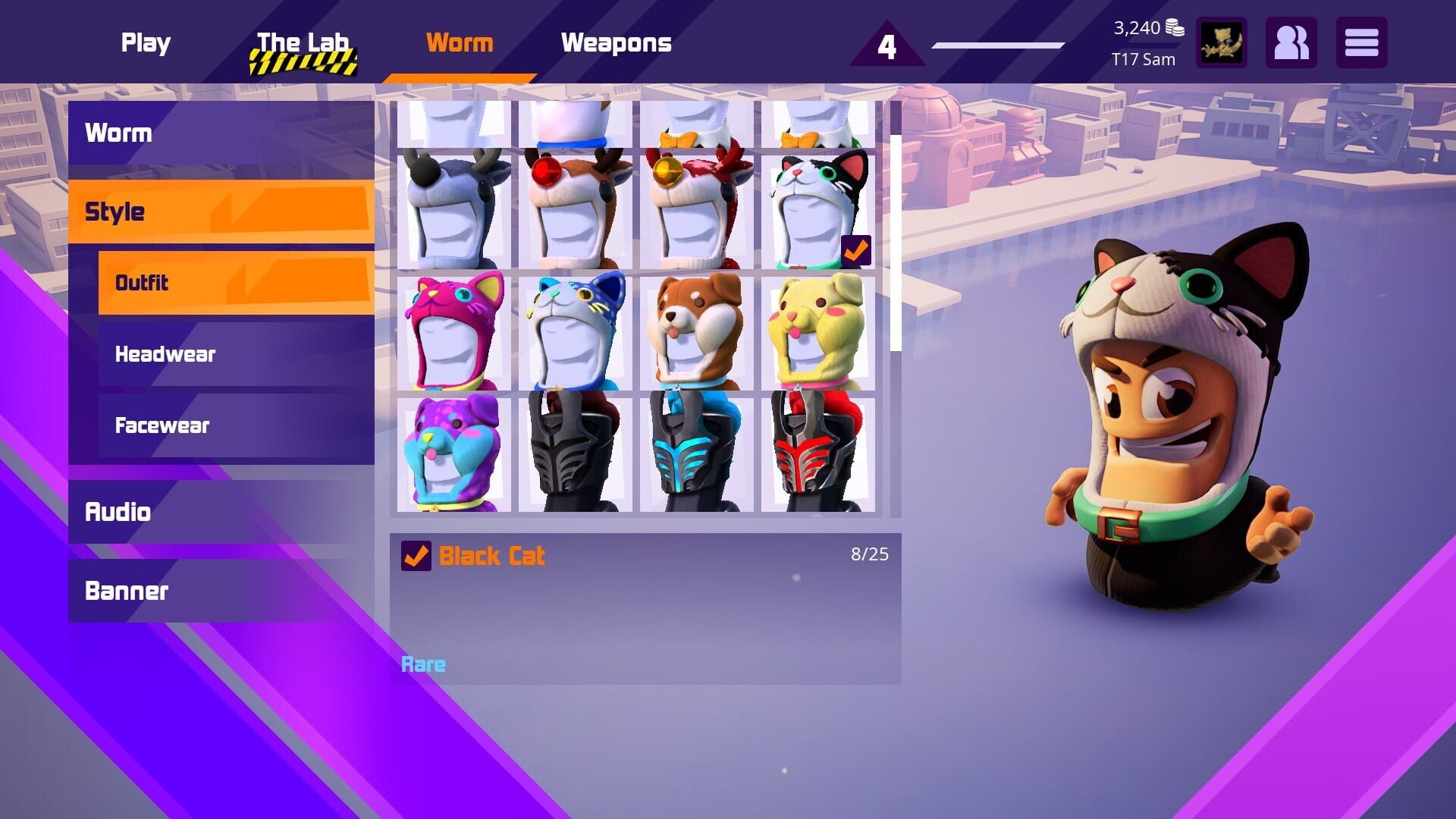Open the friends list icon
1456x819 pixels.
(x=1292, y=43)
